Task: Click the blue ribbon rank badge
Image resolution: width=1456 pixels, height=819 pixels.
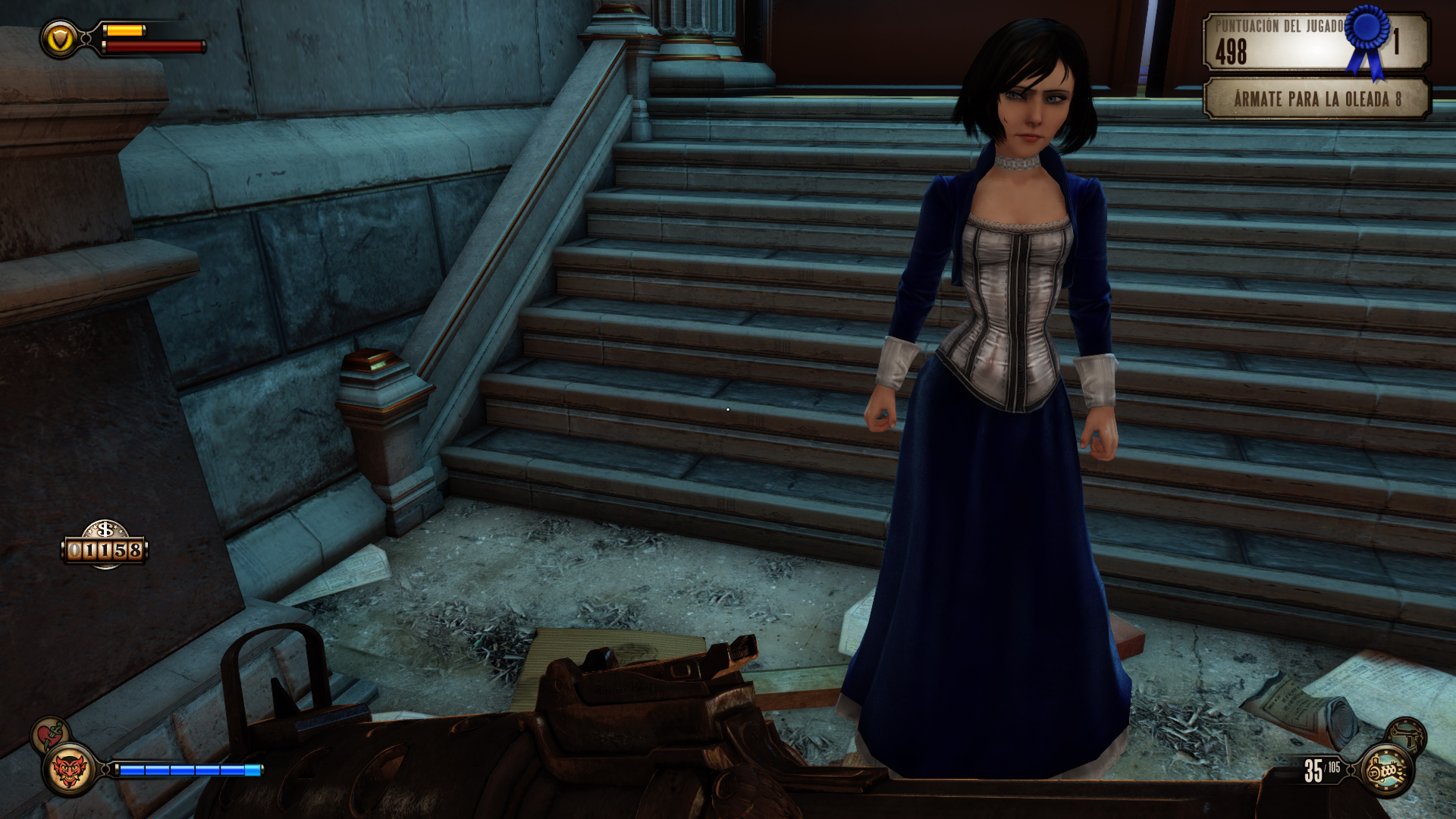Action: pos(1367,36)
